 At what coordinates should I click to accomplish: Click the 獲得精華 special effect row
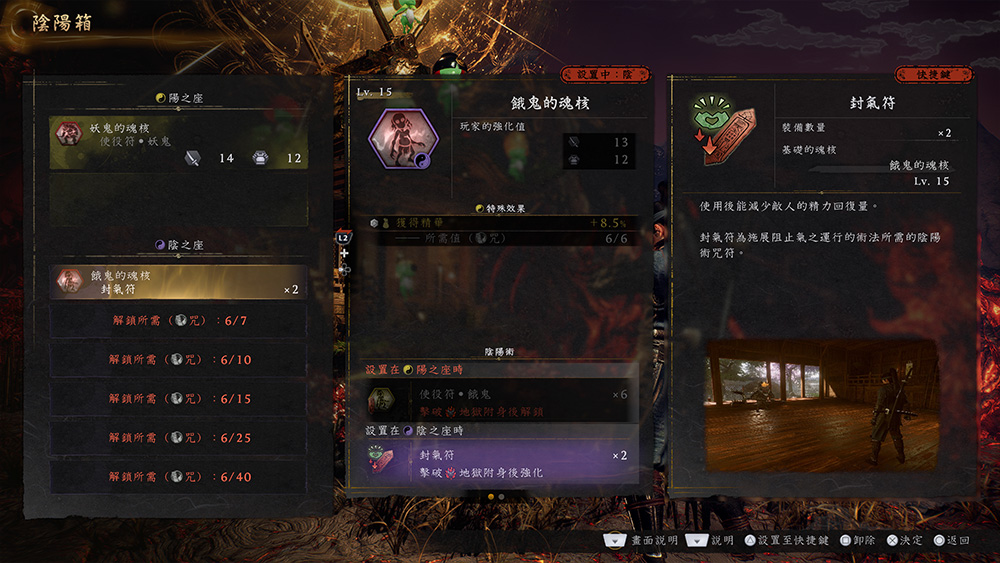pos(497,222)
